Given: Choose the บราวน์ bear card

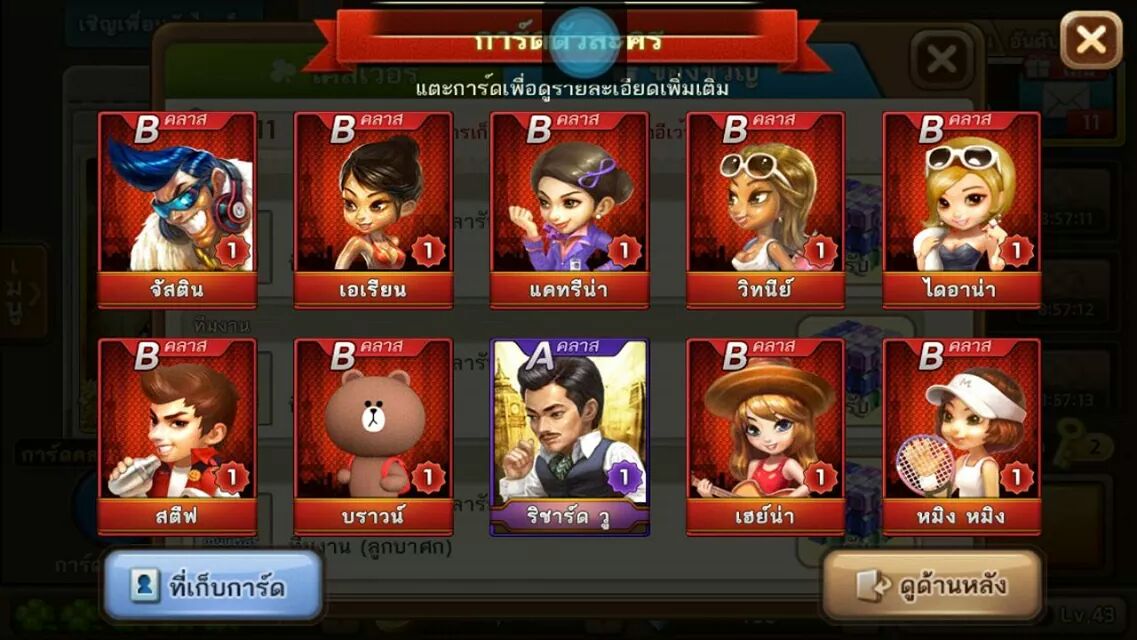Looking at the screenshot, I should (x=373, y=436).
